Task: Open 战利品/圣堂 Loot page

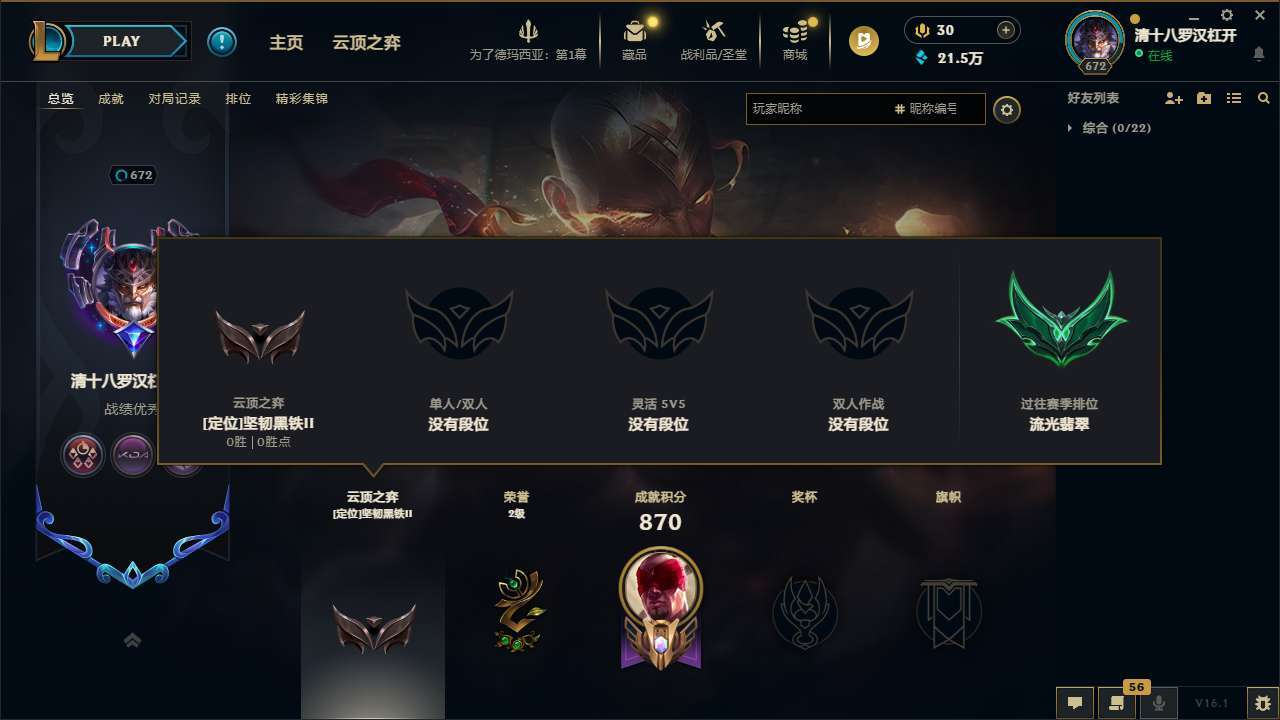Action: pos(712,40)
